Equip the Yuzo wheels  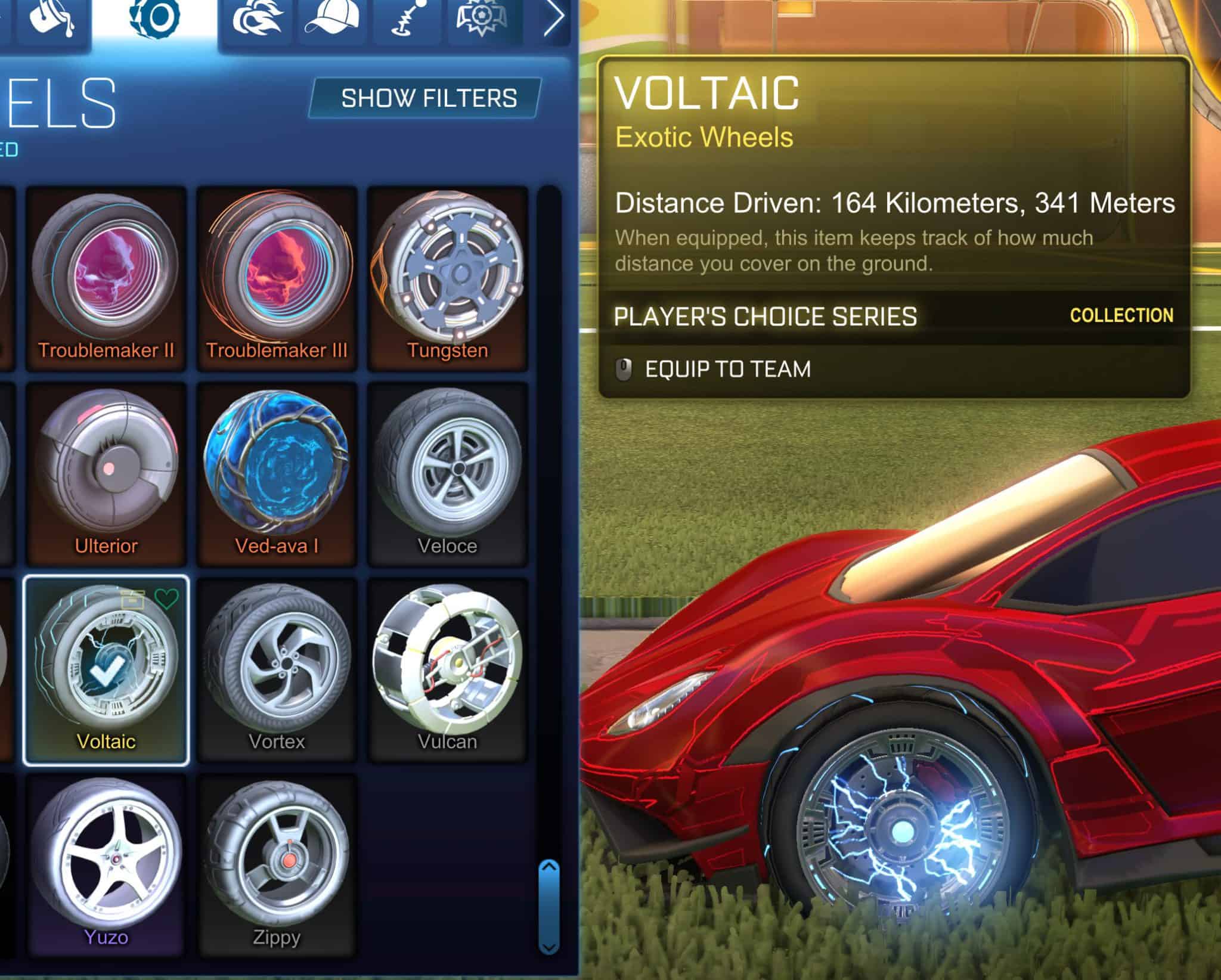[106, 864]
